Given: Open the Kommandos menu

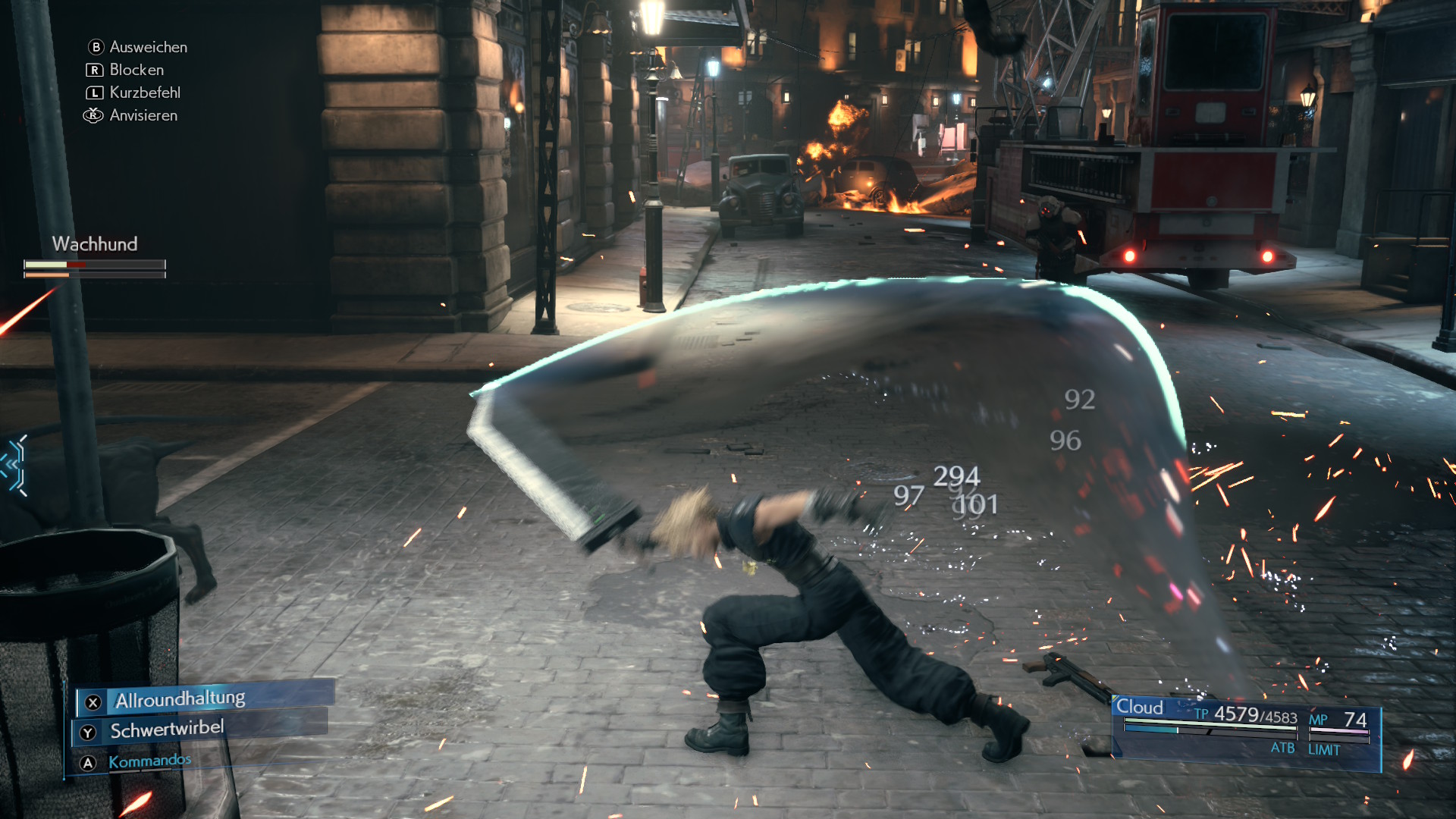Looking at the screenshot, I should click(149, 761).
